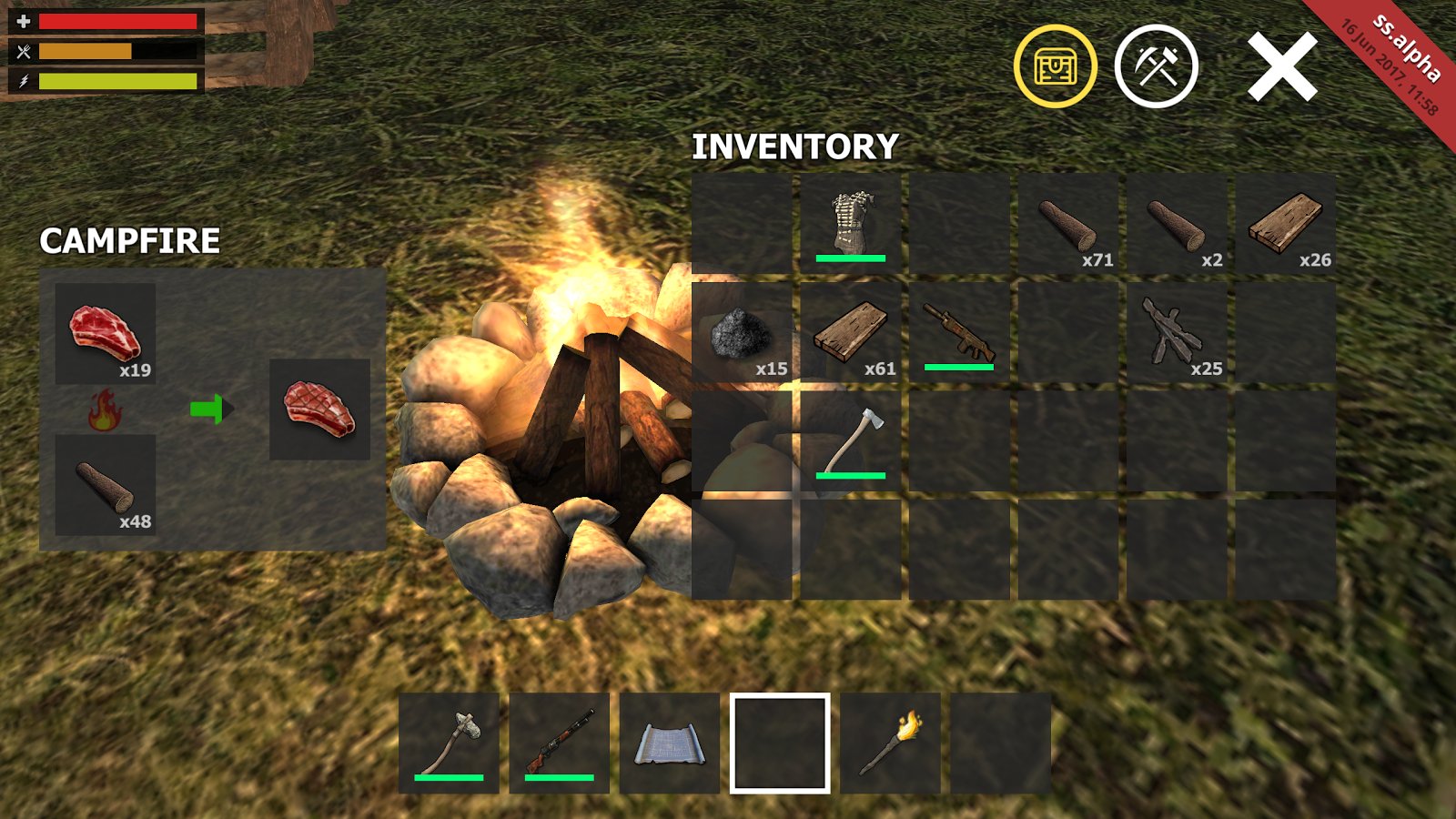Pick the log stack x71
This screenshot has height=819, width=1456.
click(1068, 223)
